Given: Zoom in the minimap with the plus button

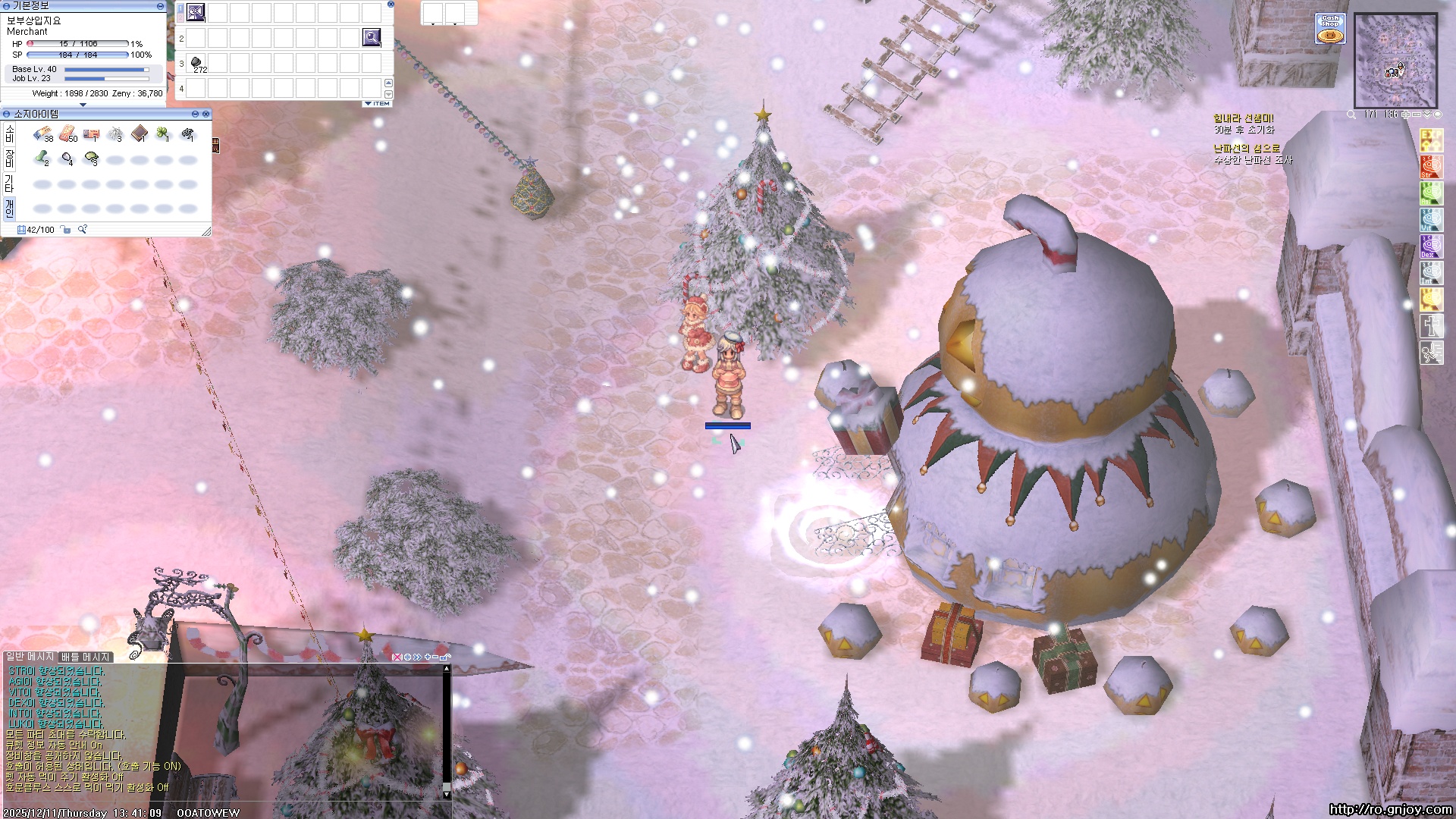Looking at the screenshot, I should (x=1405, y=115).
